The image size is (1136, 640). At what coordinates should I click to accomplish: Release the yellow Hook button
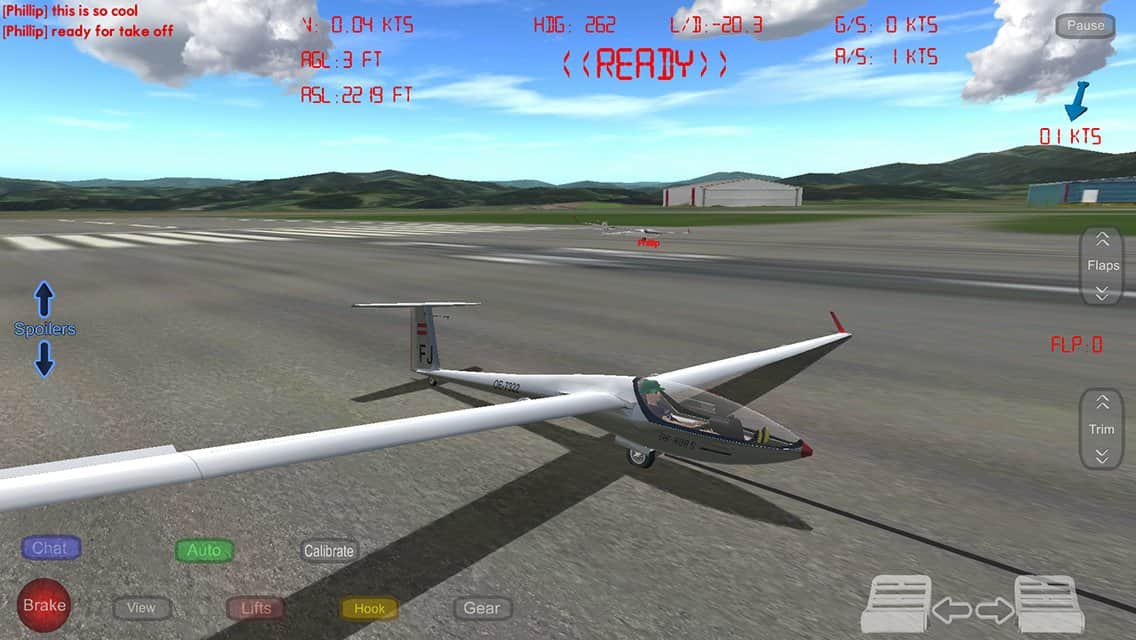coord(369,608)
